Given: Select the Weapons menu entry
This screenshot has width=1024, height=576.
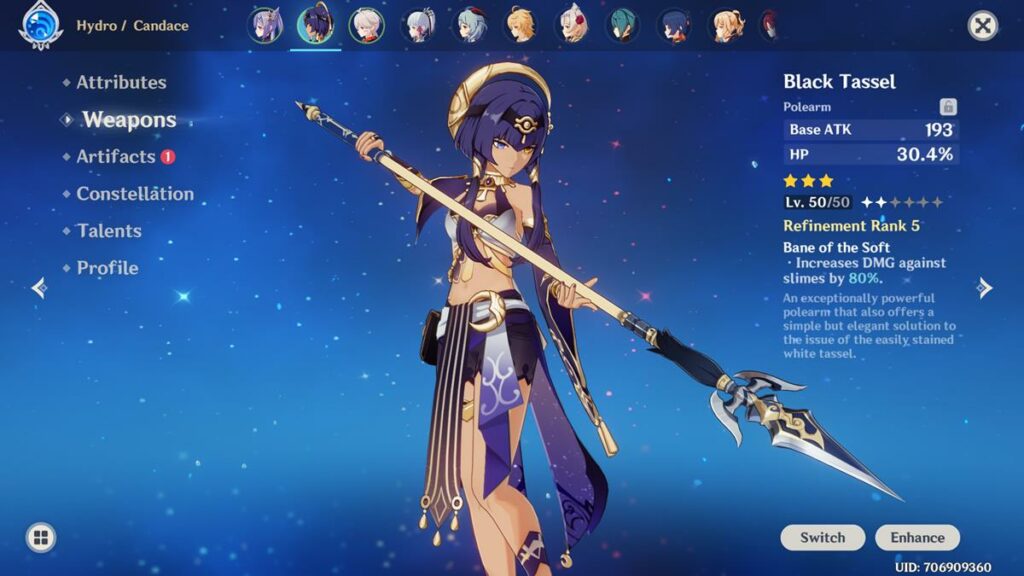Looking at the screenshot, I should [x=129, y=120].
